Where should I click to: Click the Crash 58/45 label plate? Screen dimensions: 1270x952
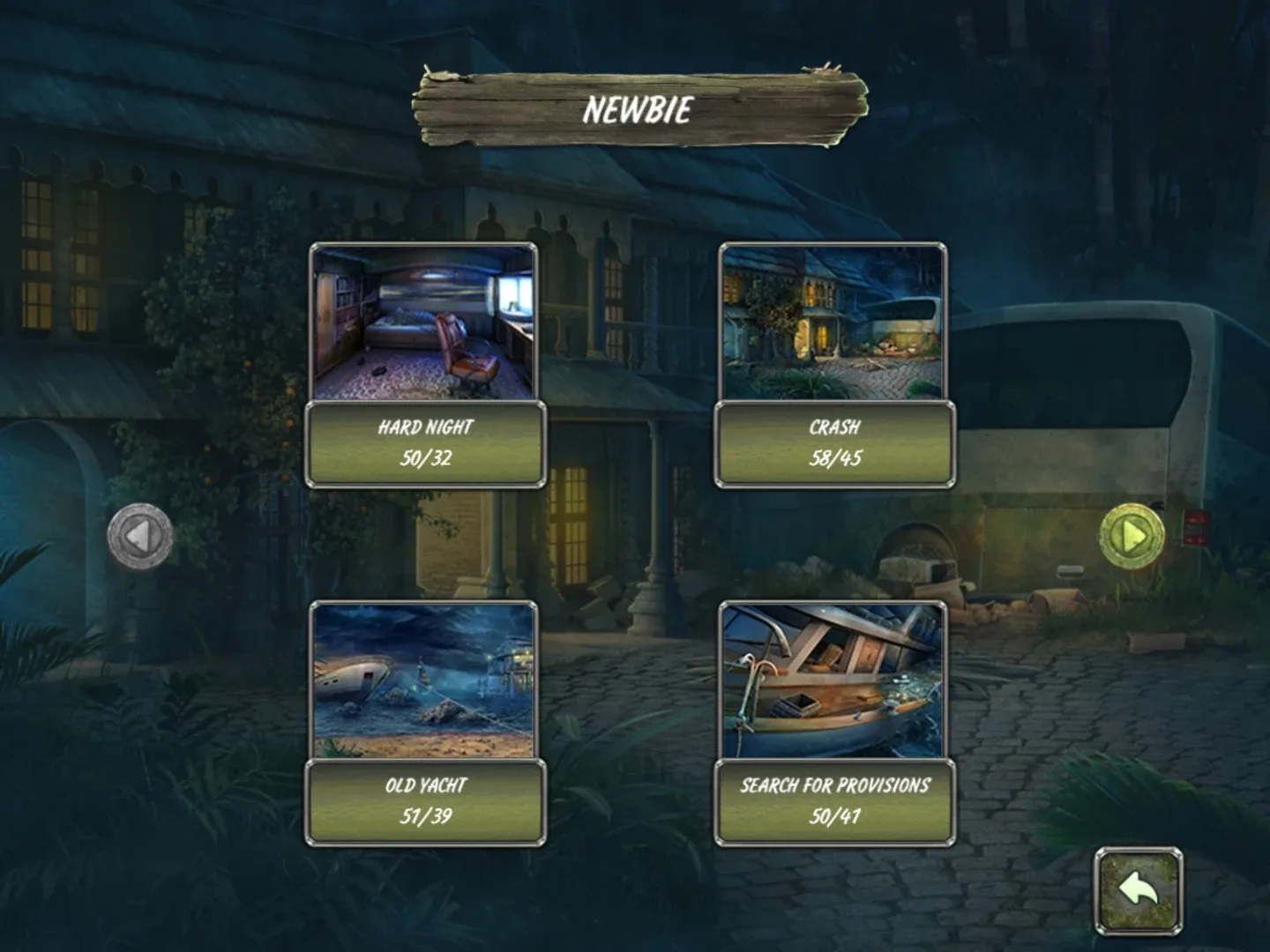(834, 443)
